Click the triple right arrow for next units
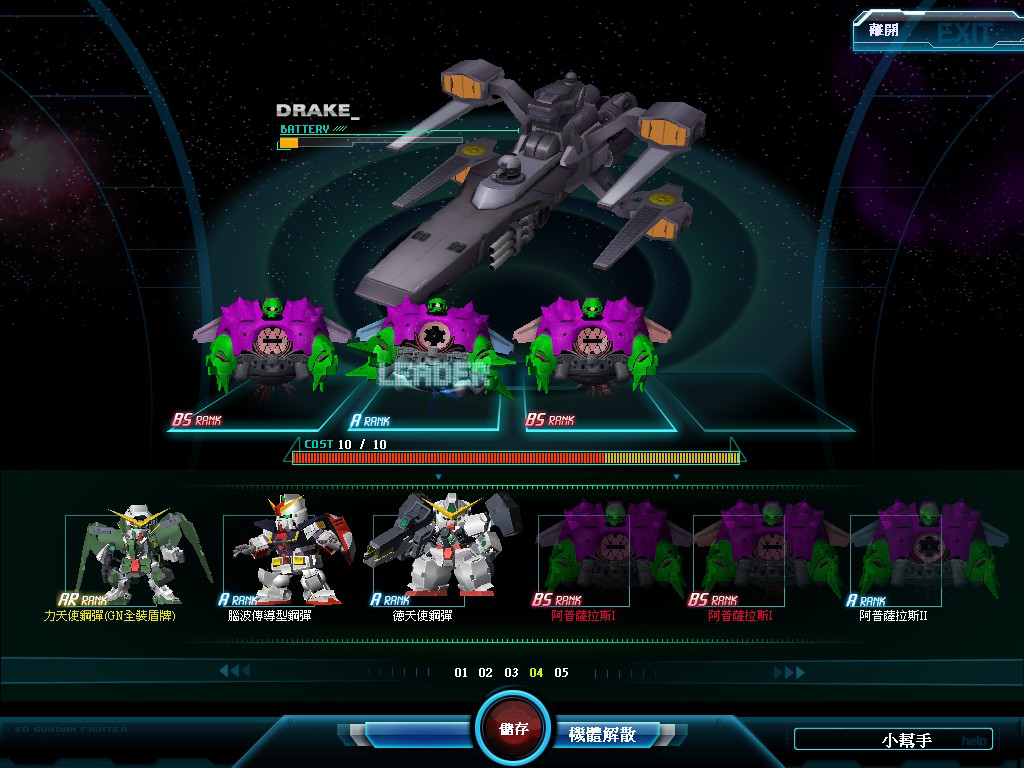The image size is (1024, 768). (789, 673)
